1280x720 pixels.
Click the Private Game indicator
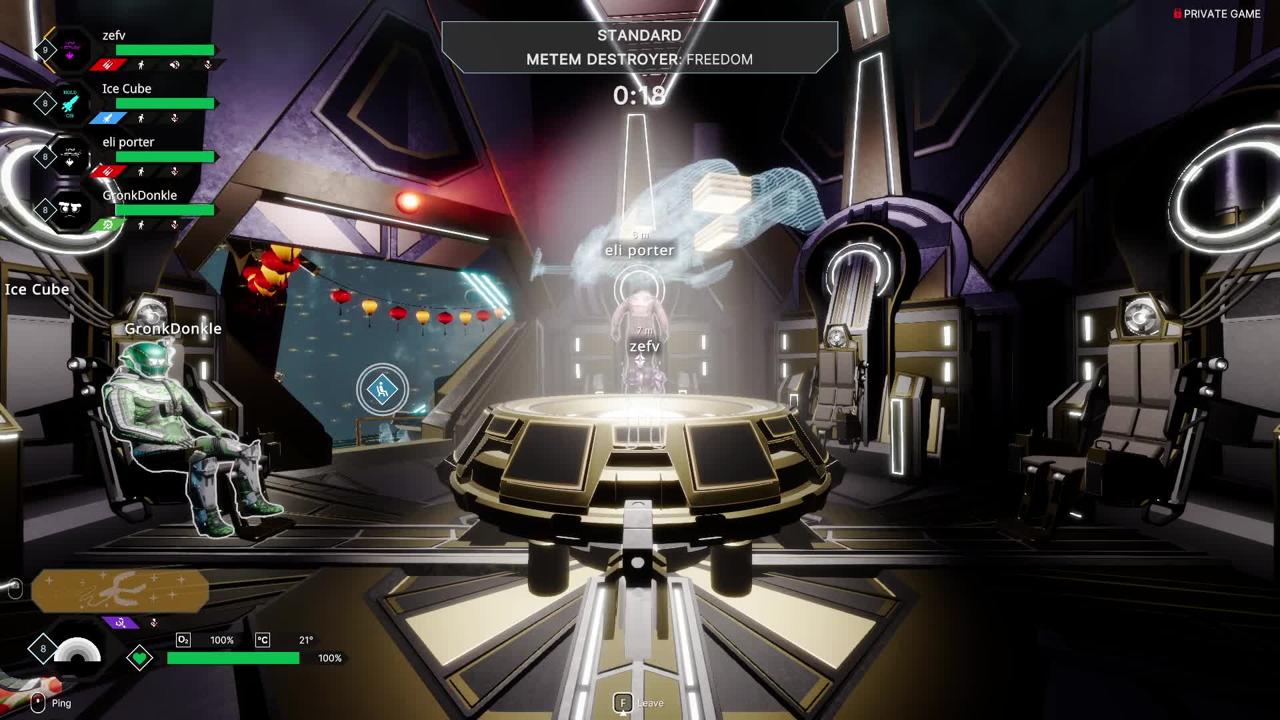[1217, 14]
